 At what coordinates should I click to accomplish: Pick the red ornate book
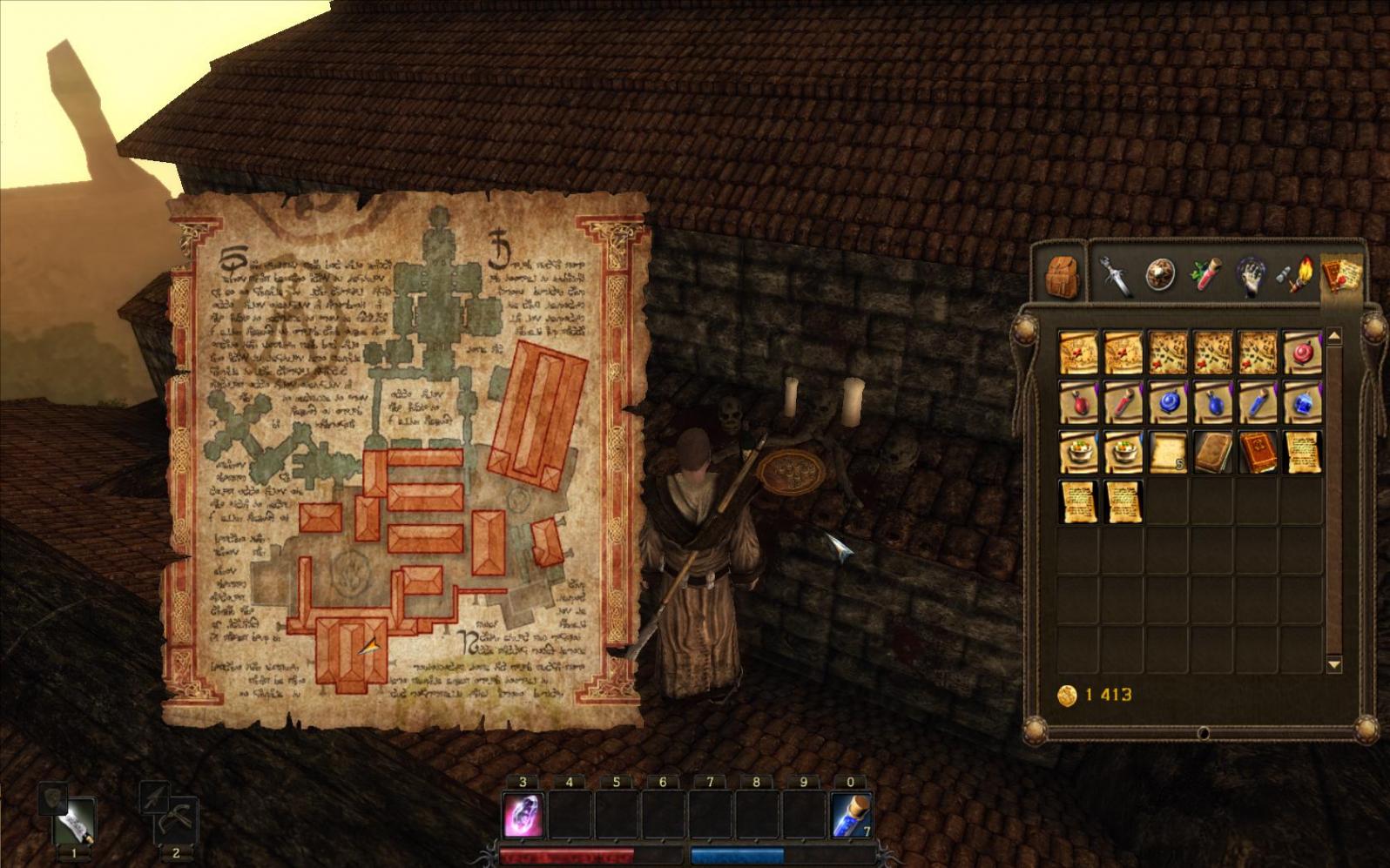pyautogui.click(x=1258, y=453)
